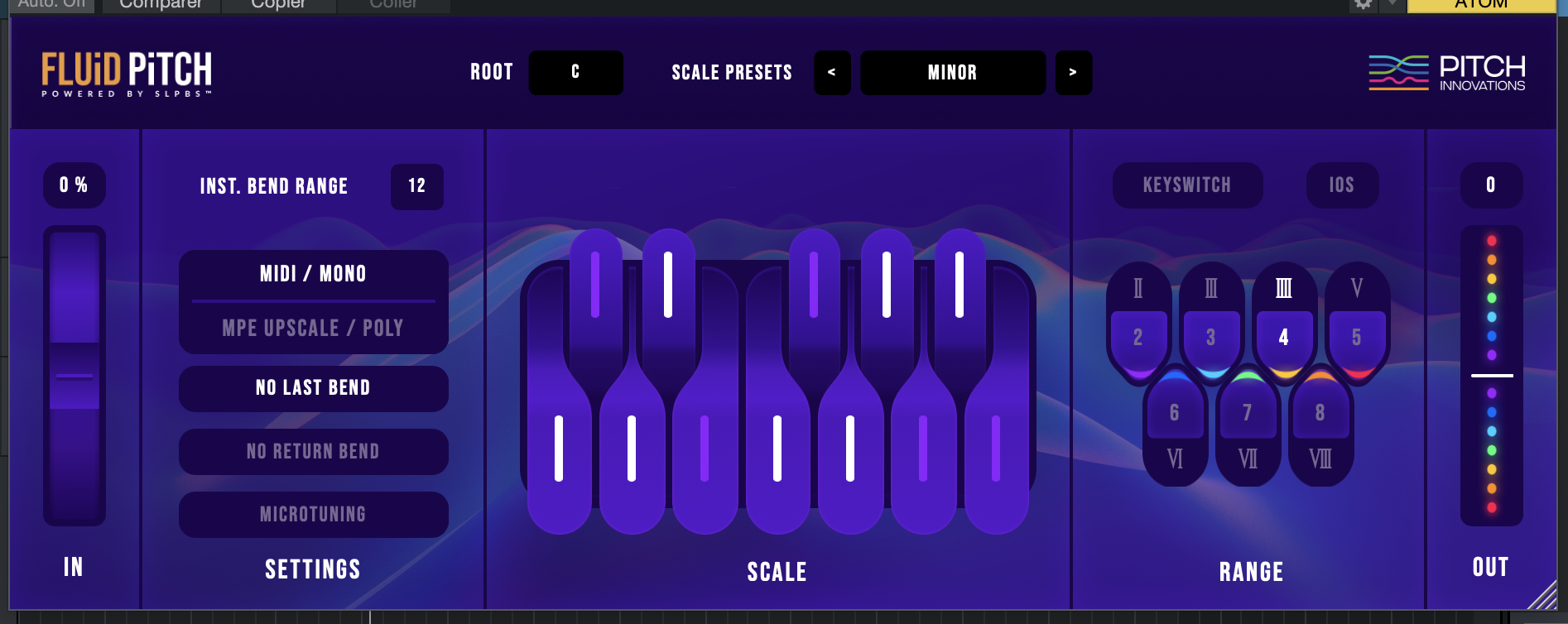Enable the IOS button in Range panel
1568x624 pixels.
[1342, 185]
